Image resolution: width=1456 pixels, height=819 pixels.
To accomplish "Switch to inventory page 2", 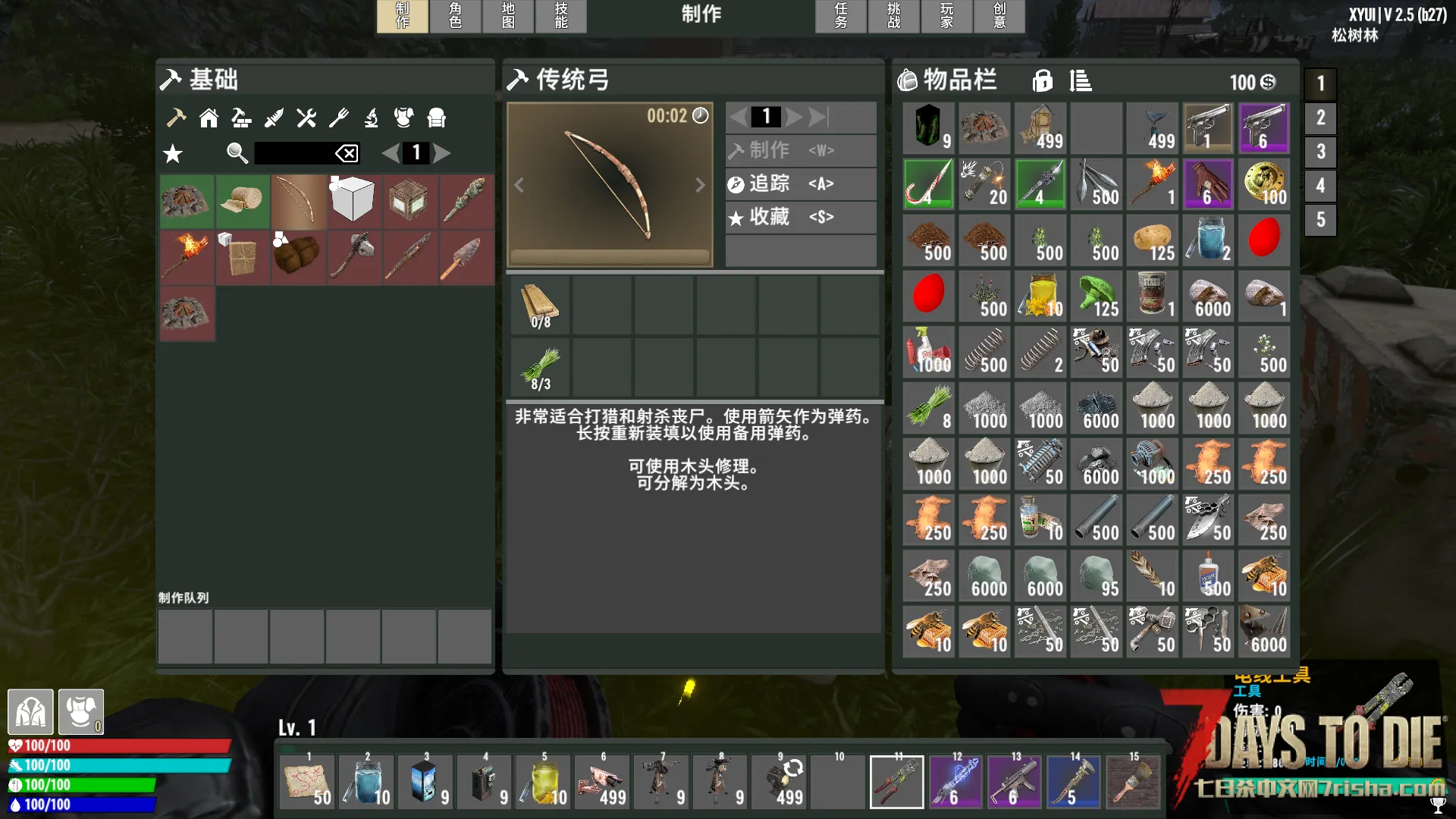I will pos(1320,118).
